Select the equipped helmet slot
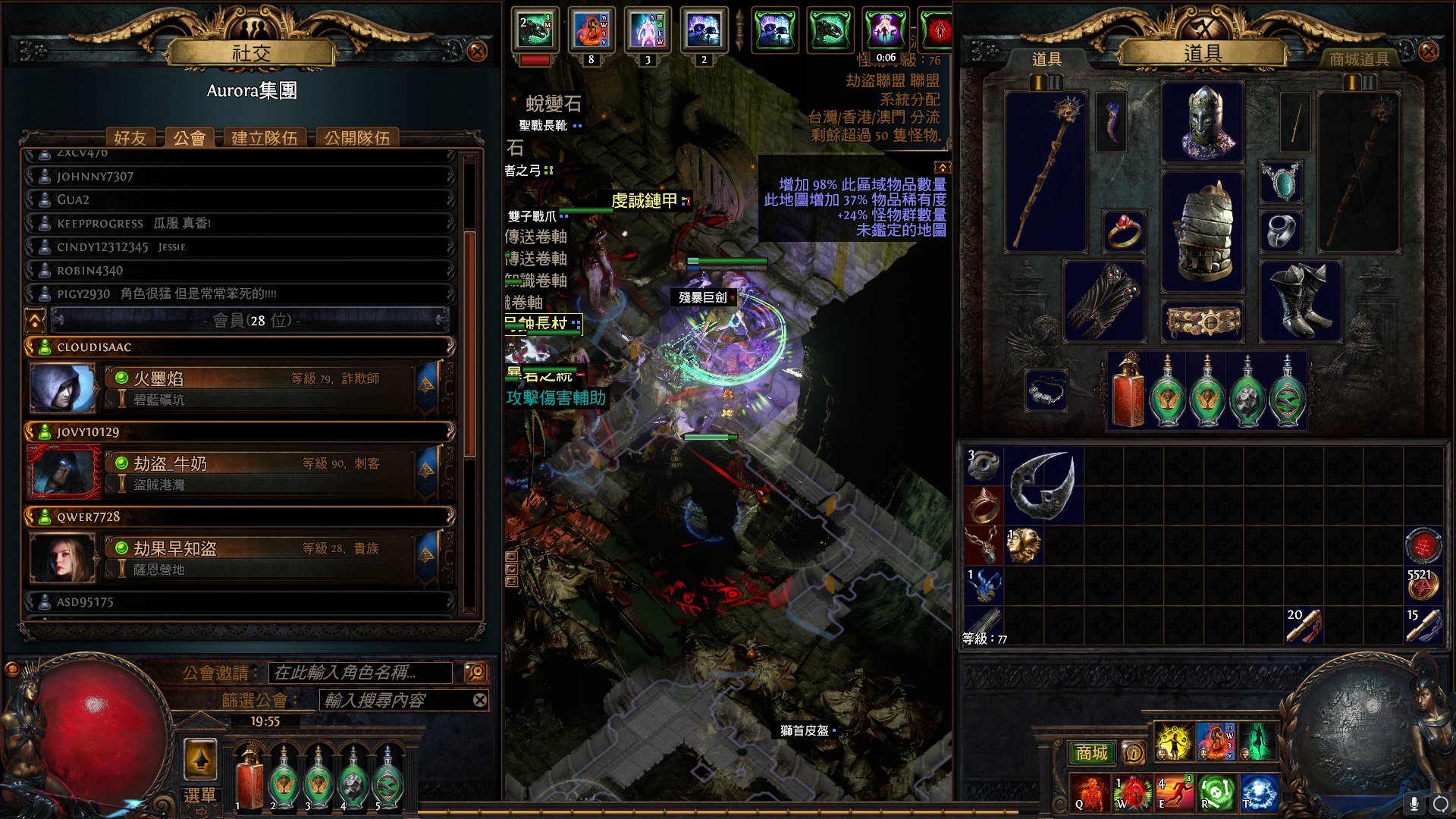The image size is (1456, 819). tap(1203, 123)
